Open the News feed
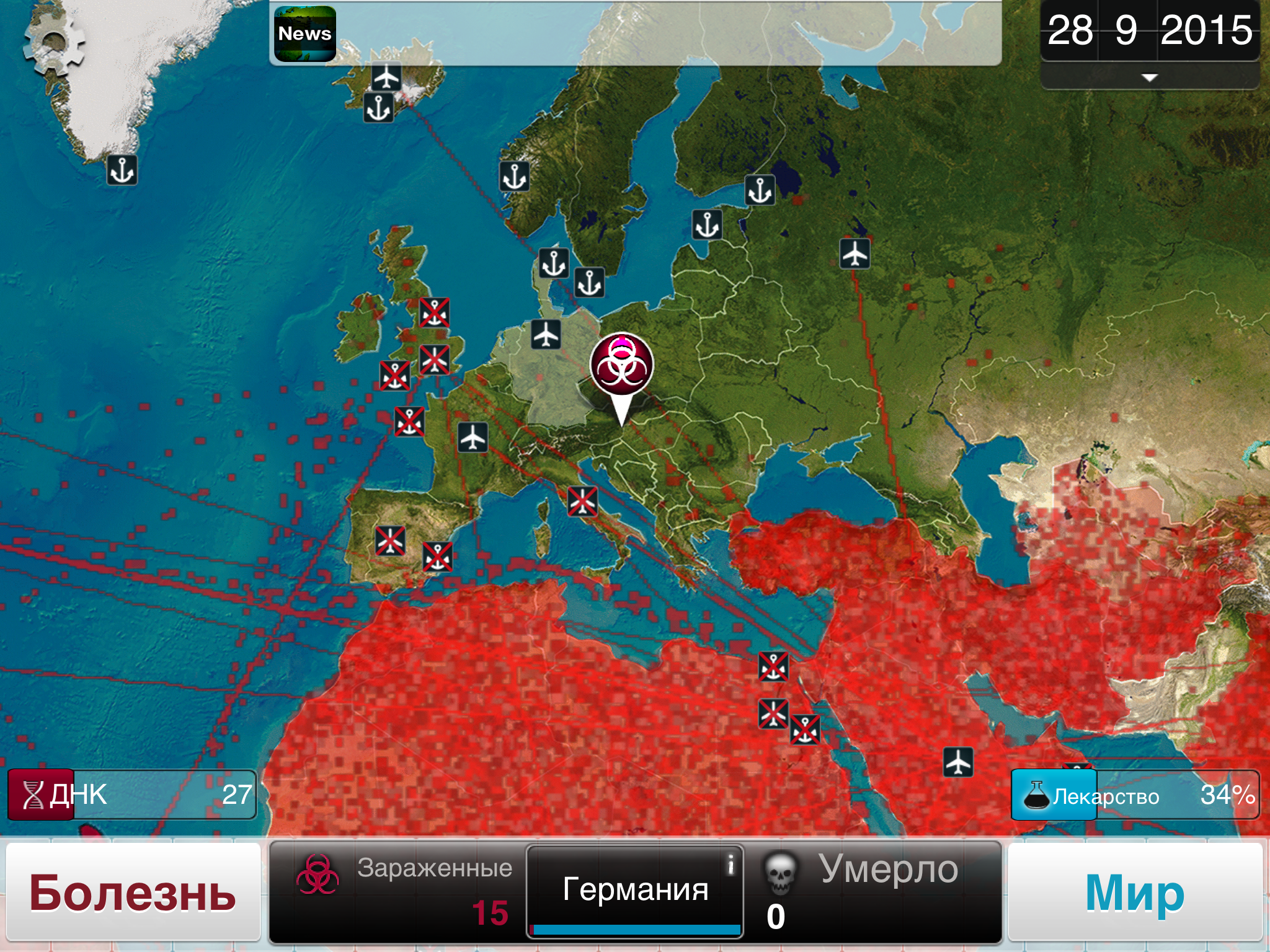The width and height of the screenshot is (1270, 952). pyautogui.click(x=304, y=34)
